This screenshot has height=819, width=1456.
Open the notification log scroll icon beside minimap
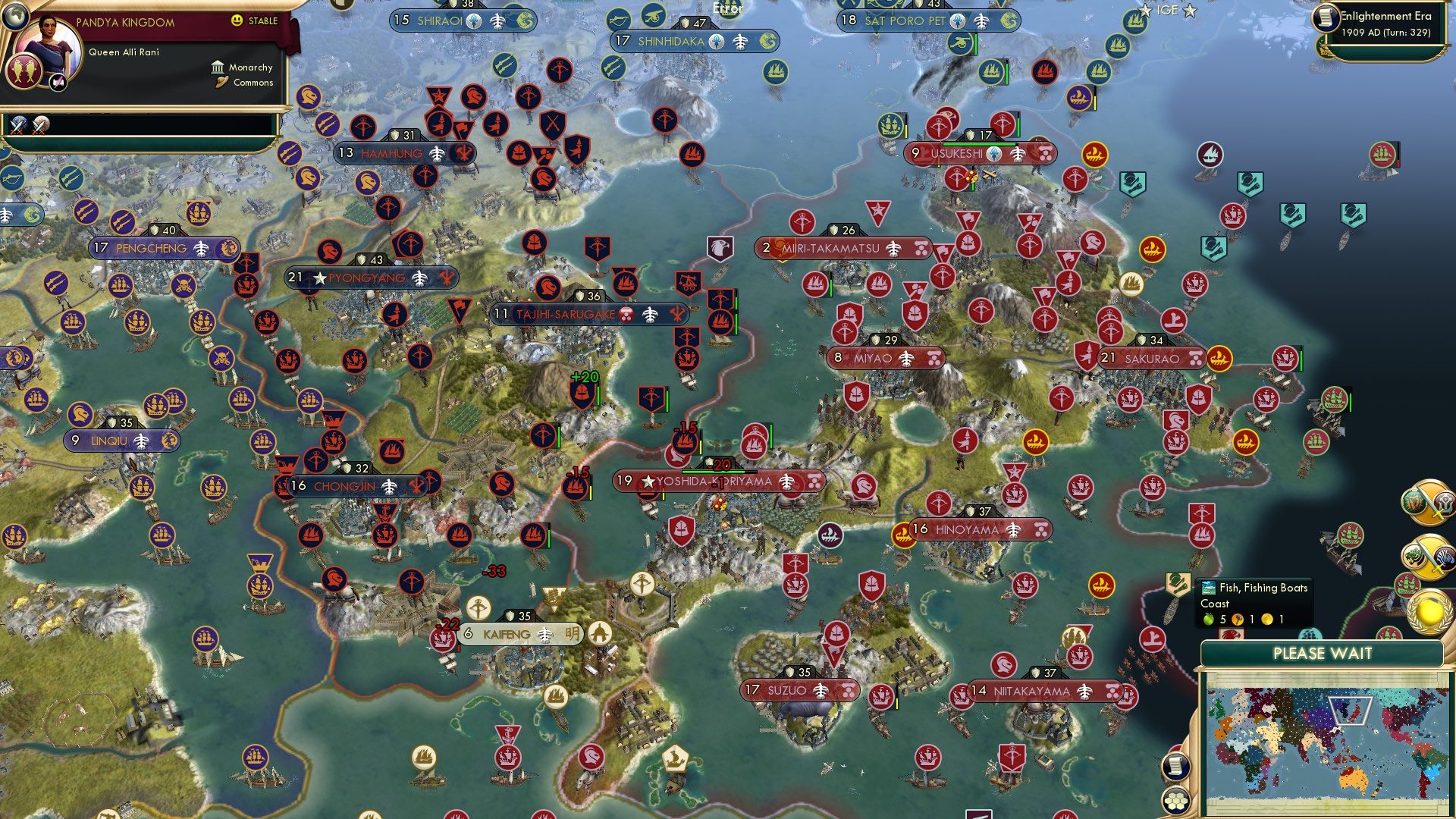[x=1175, y=767]
